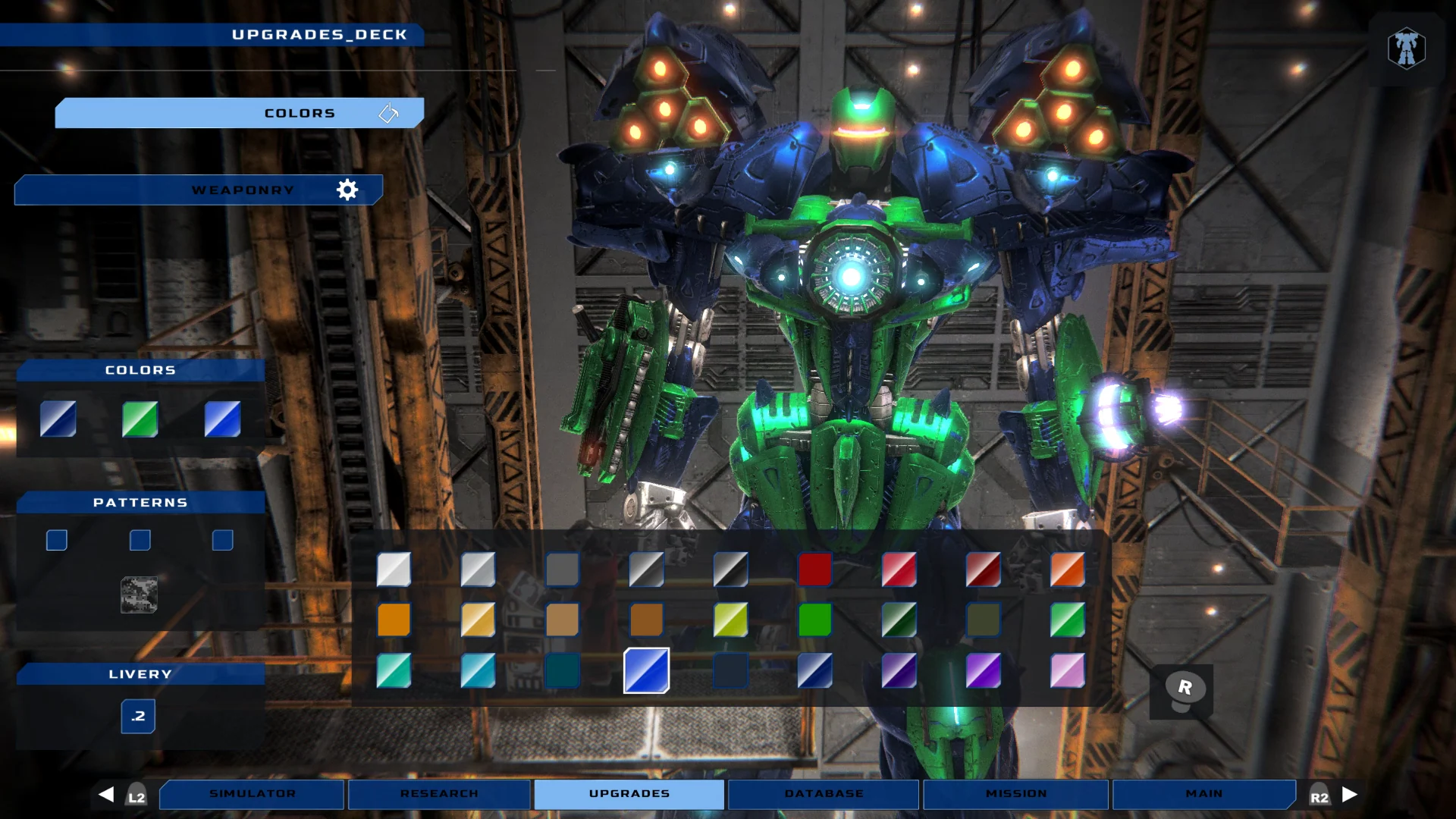
Task: Click the COLORS button at the top
Action: [300, 113]
